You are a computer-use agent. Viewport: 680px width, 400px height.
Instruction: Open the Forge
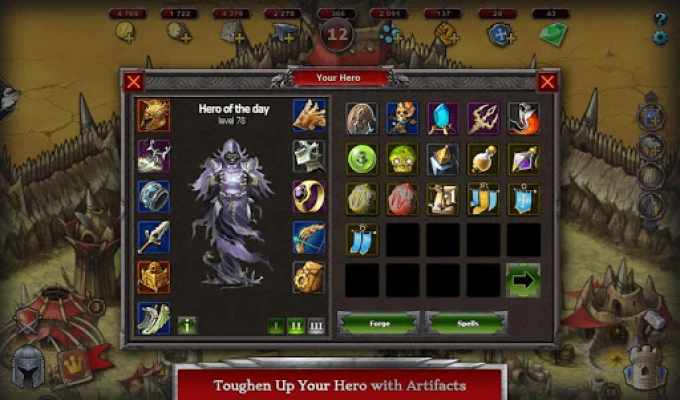(379, 323)
